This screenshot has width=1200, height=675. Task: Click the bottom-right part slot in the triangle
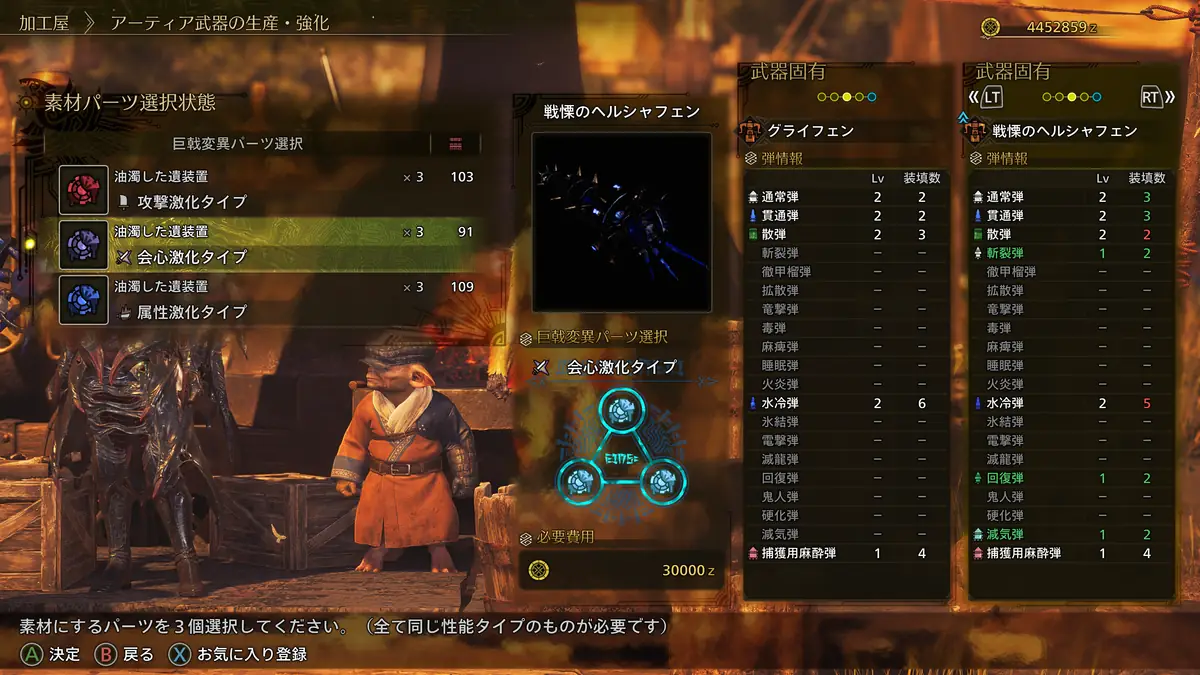tap(660, 482)
